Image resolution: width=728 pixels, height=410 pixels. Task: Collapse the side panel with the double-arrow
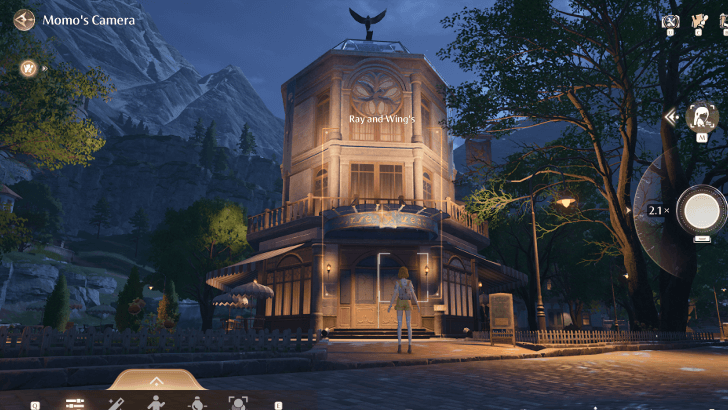tap(672, 118)
